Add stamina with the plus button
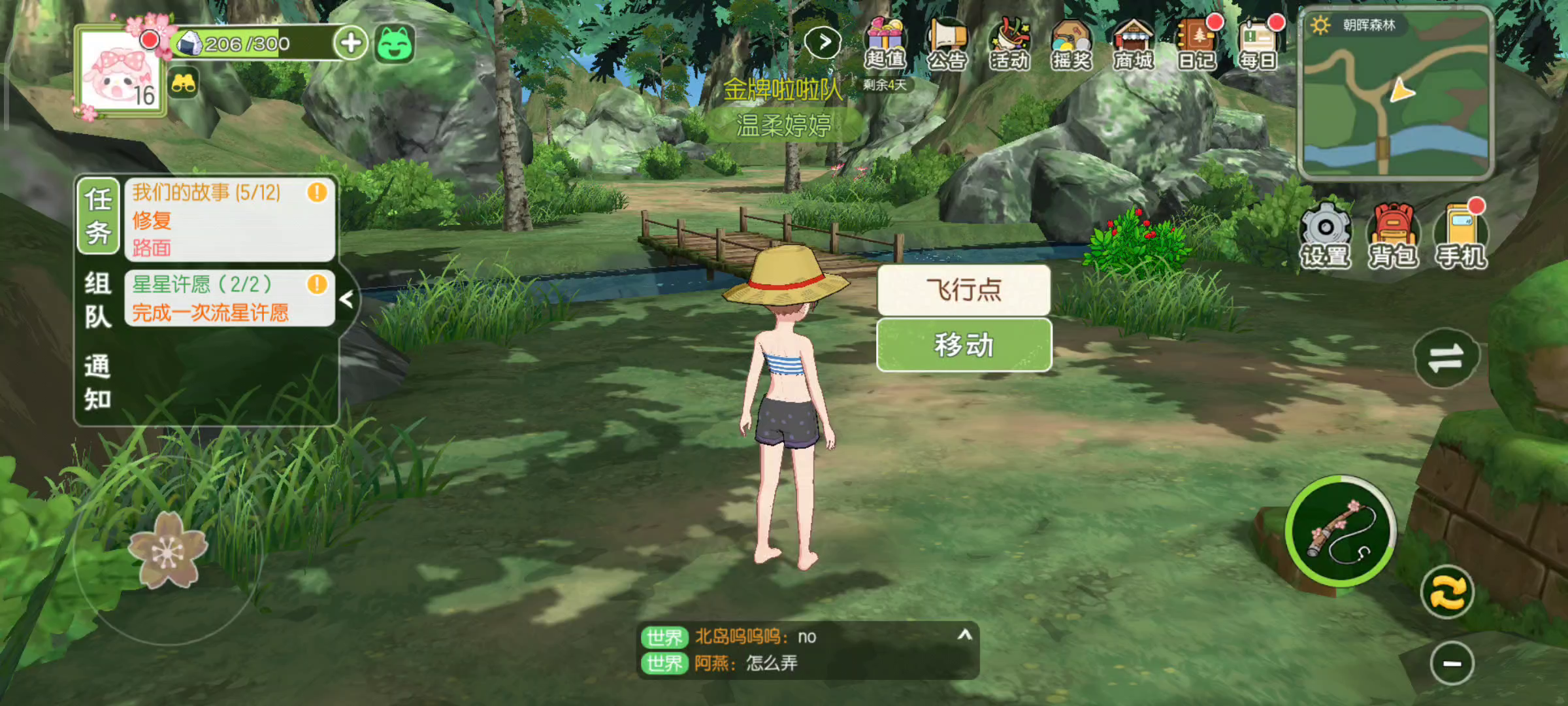The width and height of the screenshot is (1568, 706). click(x=351, y=43)
